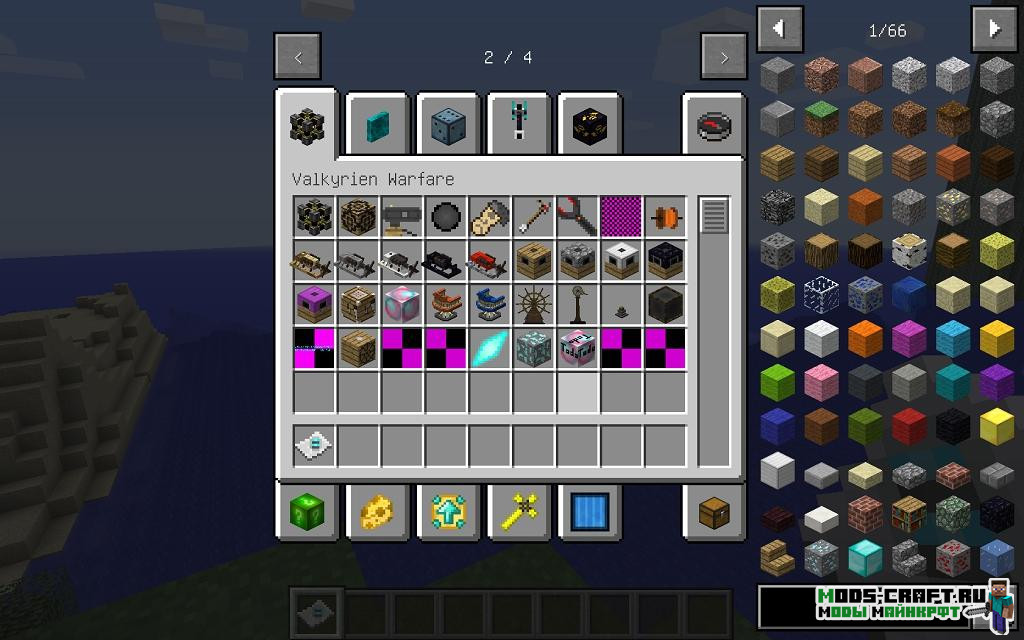The width and height of the screenshot is (1024, 640).
Task: Select the glowing cyan crystal item
Action: (x=489, y=348)
